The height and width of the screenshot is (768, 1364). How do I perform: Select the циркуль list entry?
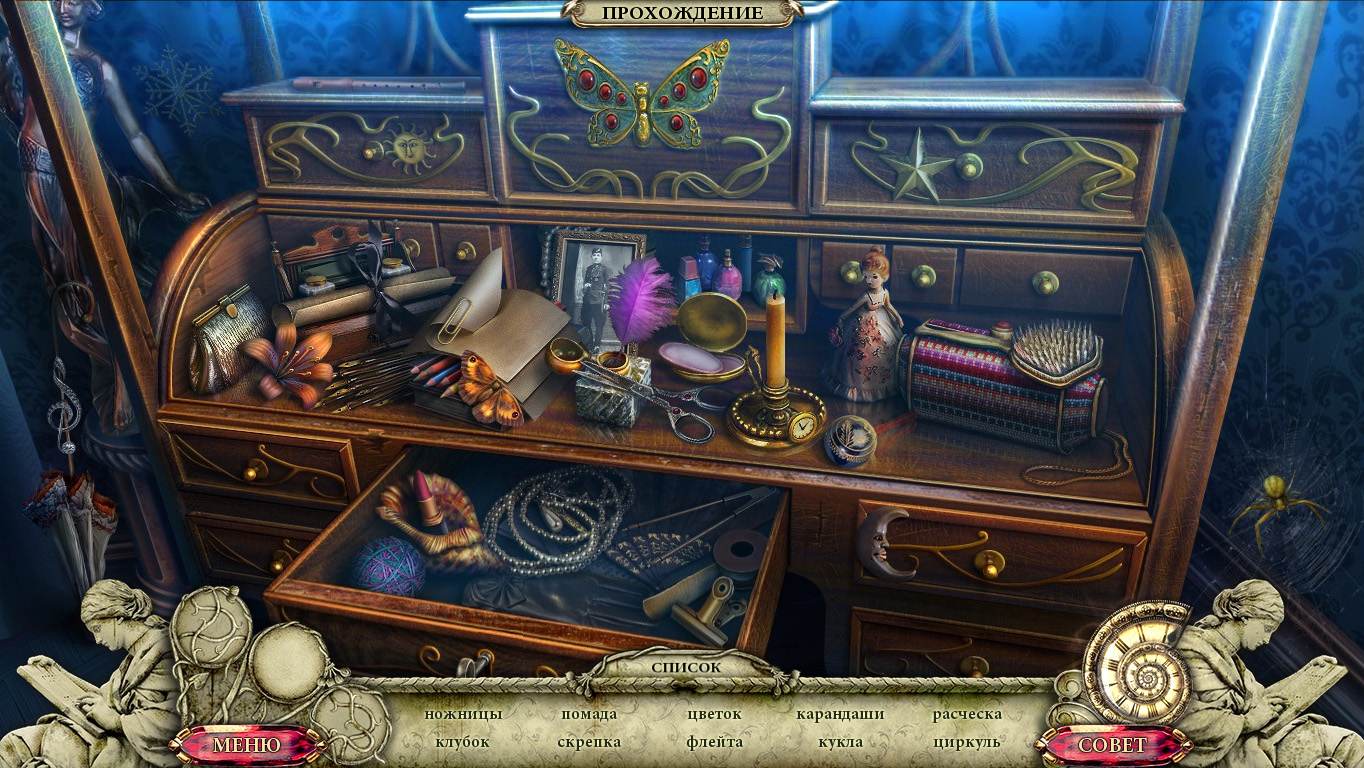point(967,742)
